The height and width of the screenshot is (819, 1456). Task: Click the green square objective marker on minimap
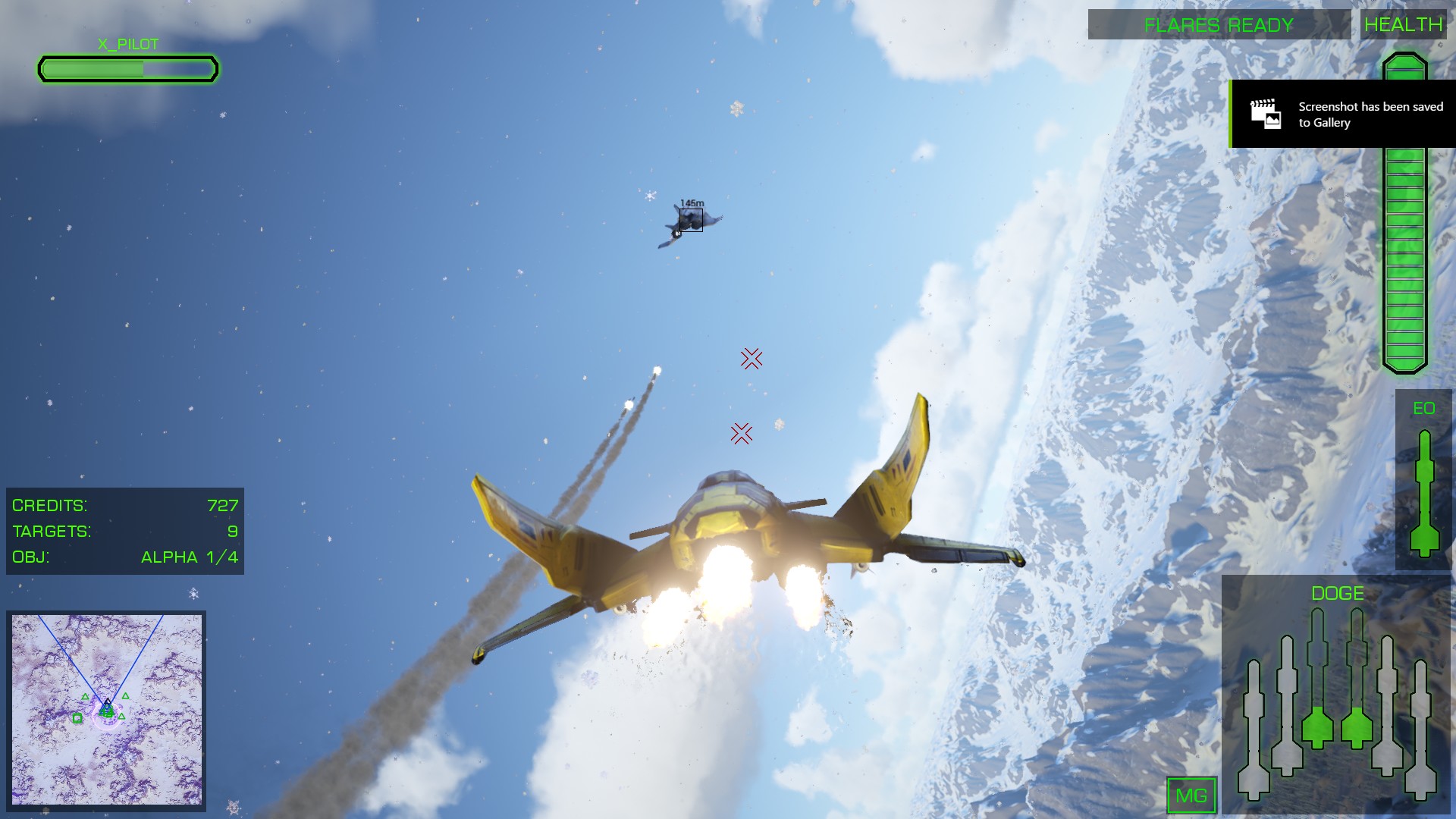coord(77,717)
